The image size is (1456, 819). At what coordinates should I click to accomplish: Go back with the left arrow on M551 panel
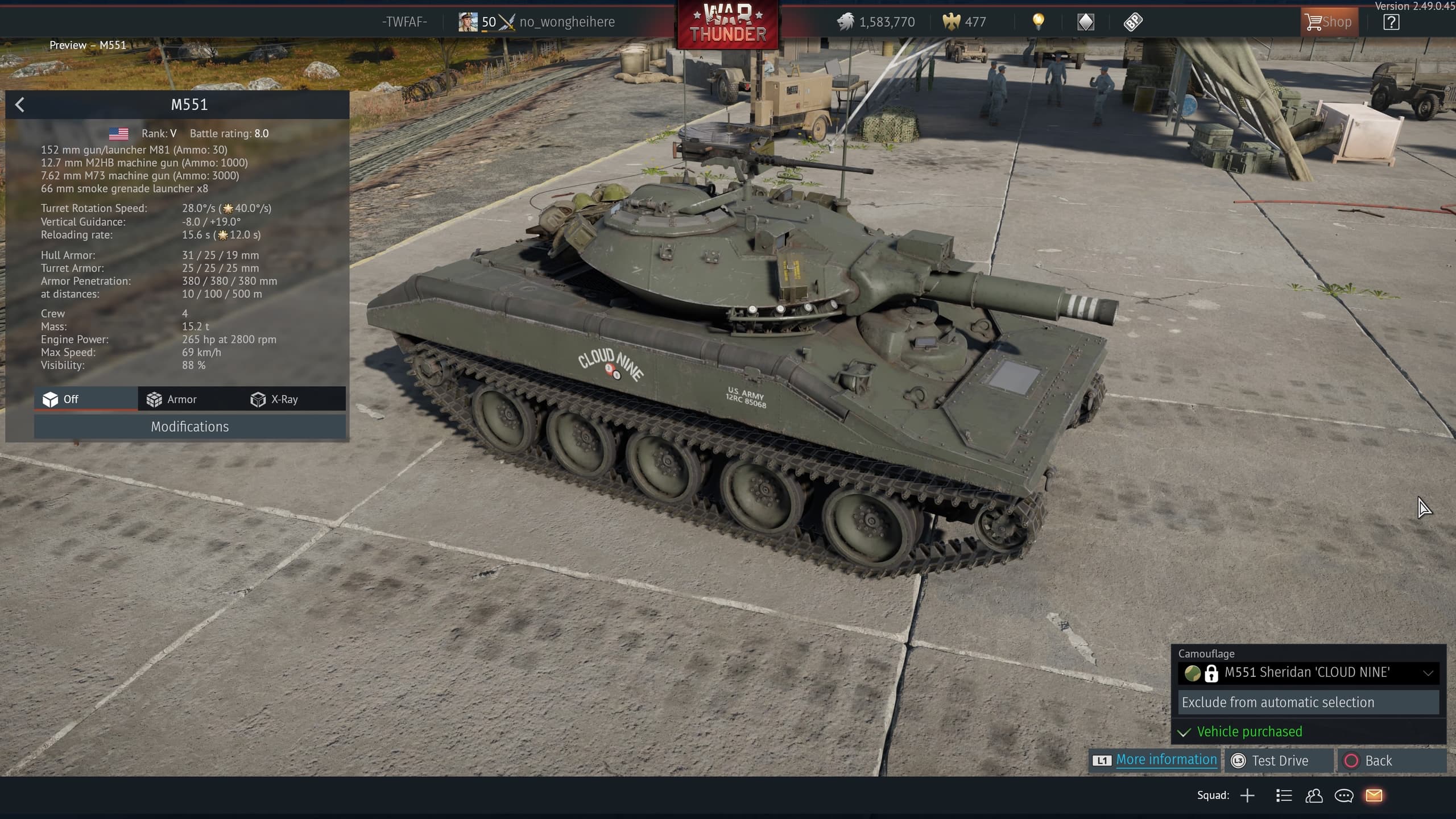point(20,105)
